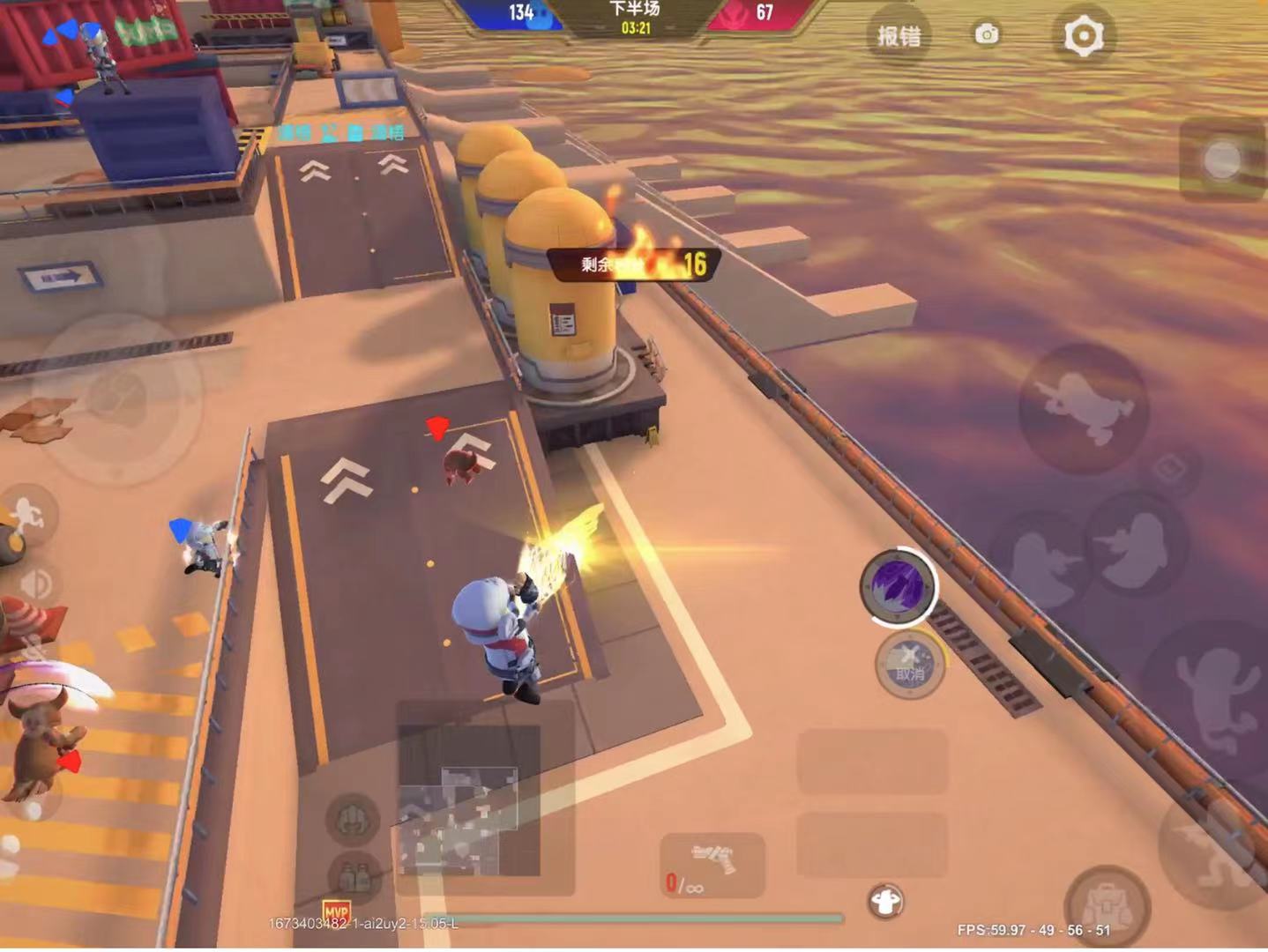Tap the round fist icon above binoculars
The width and height of the screenshot is (1268, 952).
353,817
